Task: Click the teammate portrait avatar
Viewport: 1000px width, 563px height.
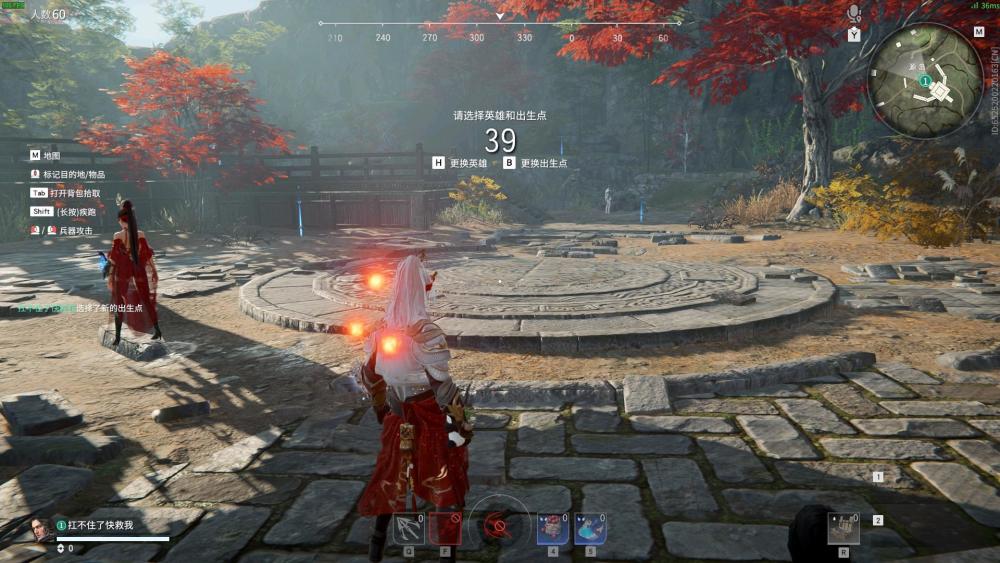Action: click(42, 529)
